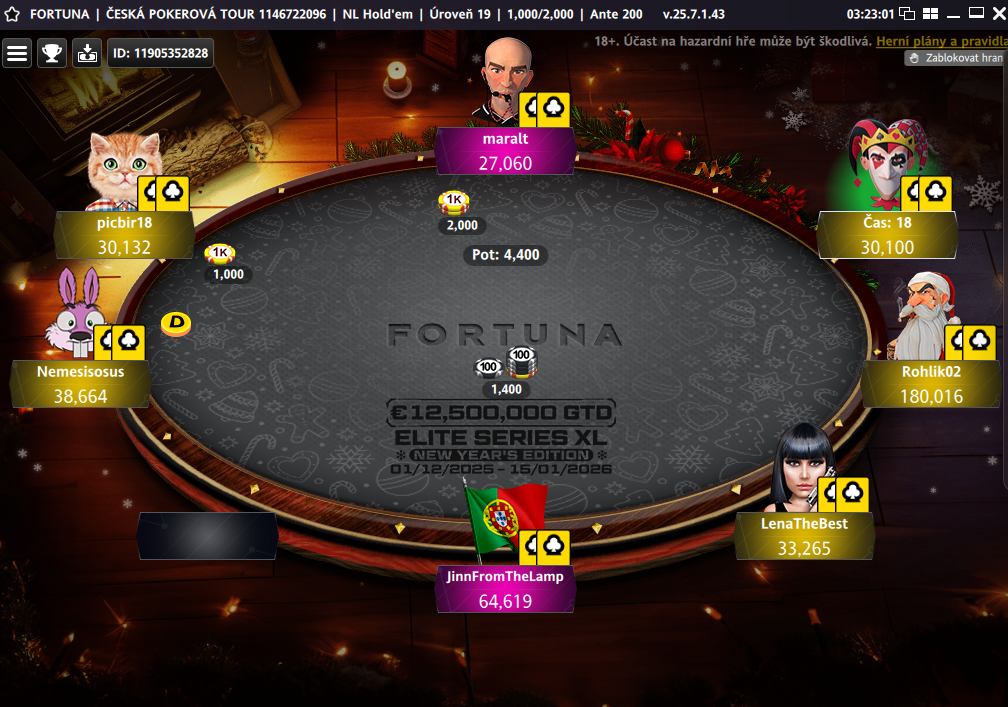Click the cash deposit tray icon
Viewport: 1008px width, 707px height.
click(87, 53)
